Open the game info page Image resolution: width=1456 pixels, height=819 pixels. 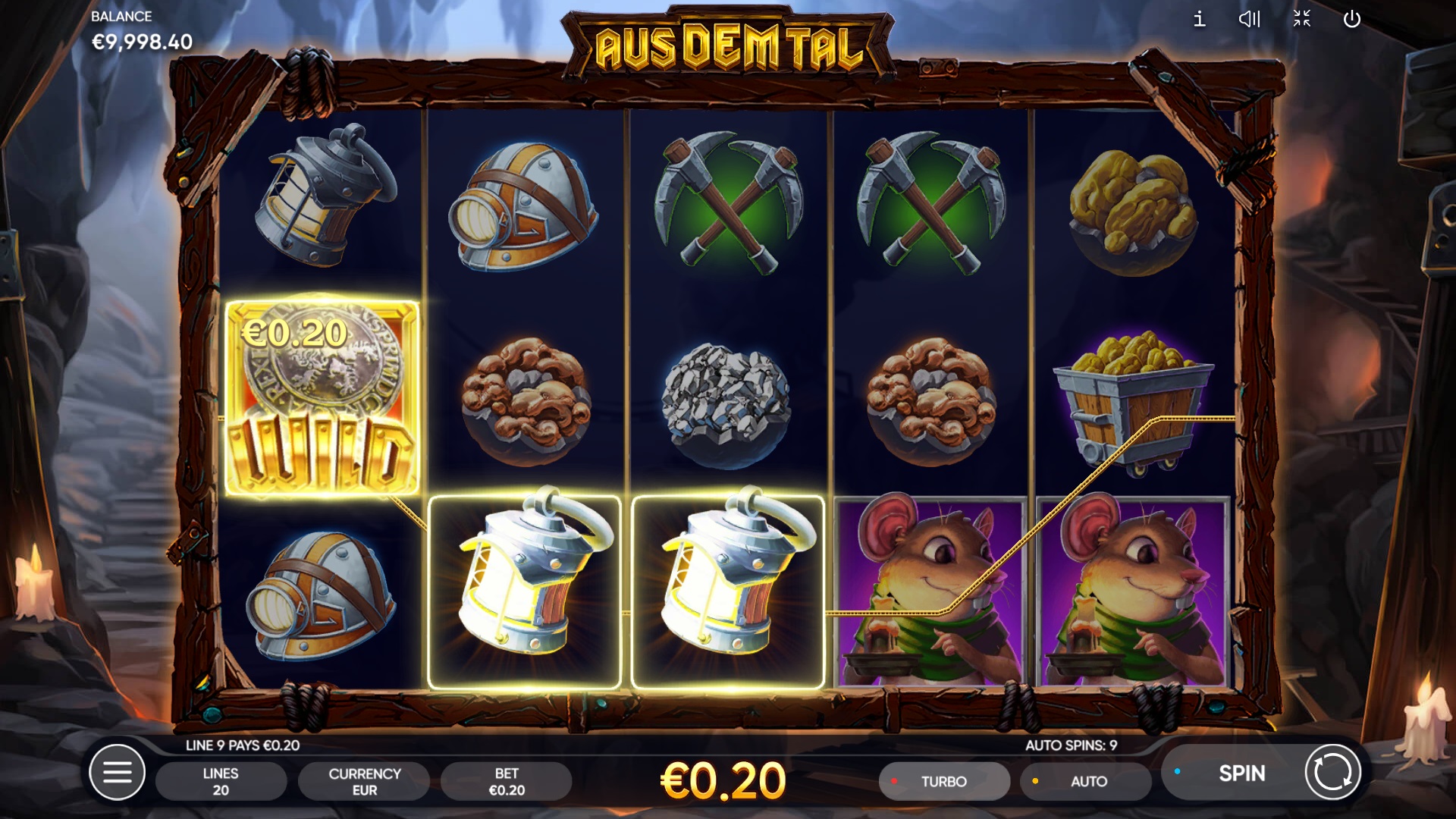[1199, 19]
